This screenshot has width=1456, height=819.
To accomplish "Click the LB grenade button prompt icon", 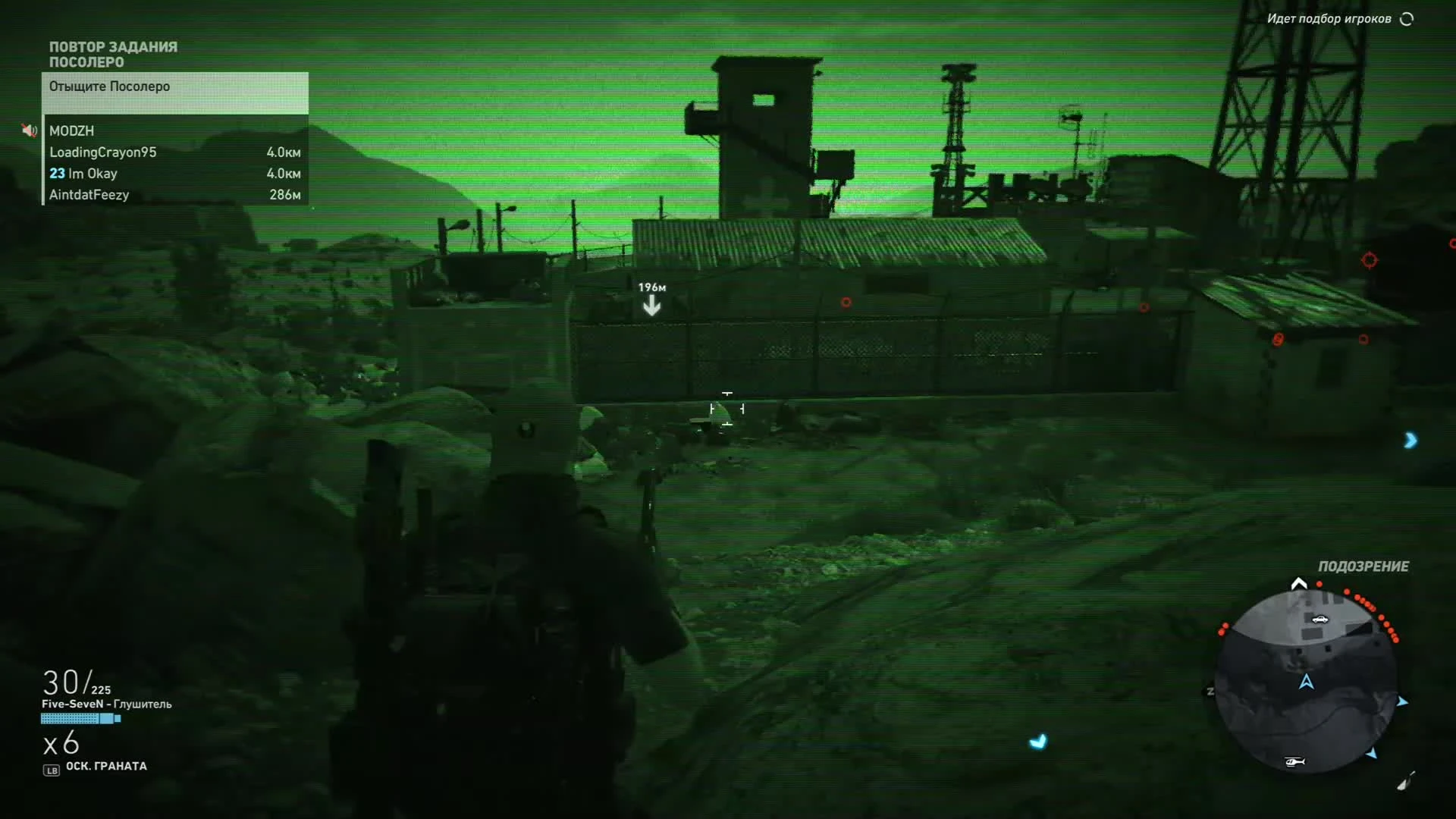I will pyautogui.click(x=51, y=767).
